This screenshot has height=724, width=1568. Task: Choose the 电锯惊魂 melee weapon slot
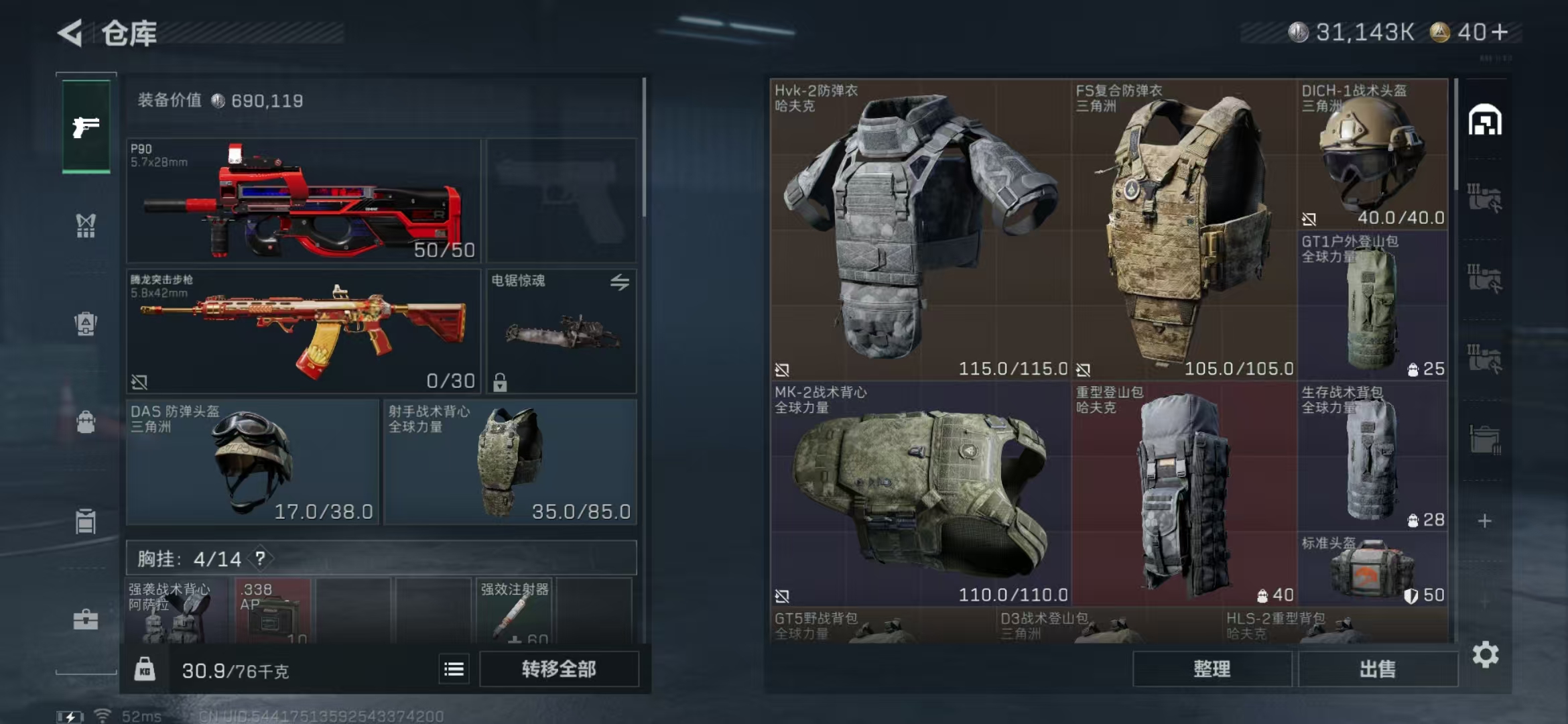(x=562, y=330)
